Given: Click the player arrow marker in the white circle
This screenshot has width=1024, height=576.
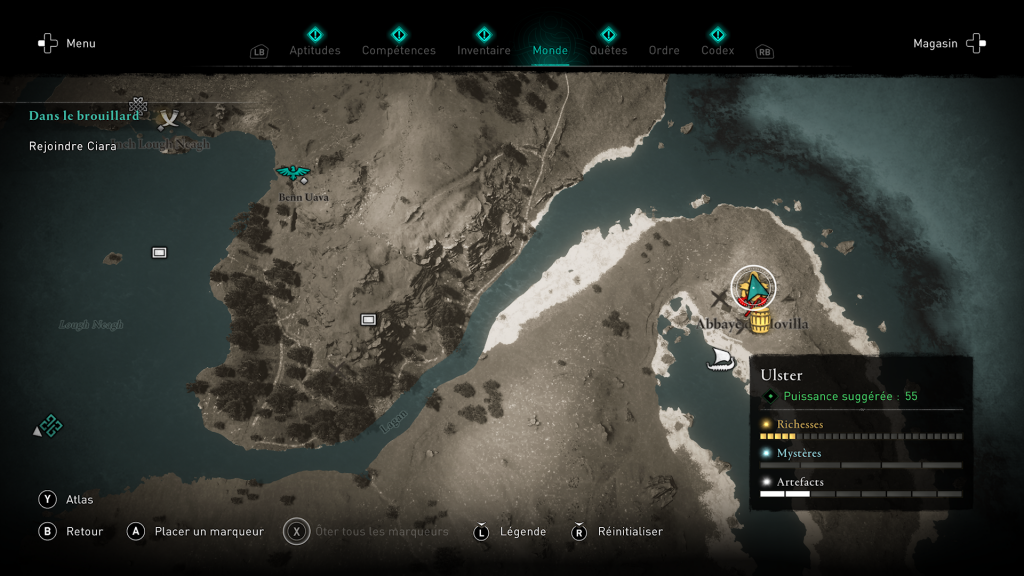Looking at the screenshot, I should point(754,288).
